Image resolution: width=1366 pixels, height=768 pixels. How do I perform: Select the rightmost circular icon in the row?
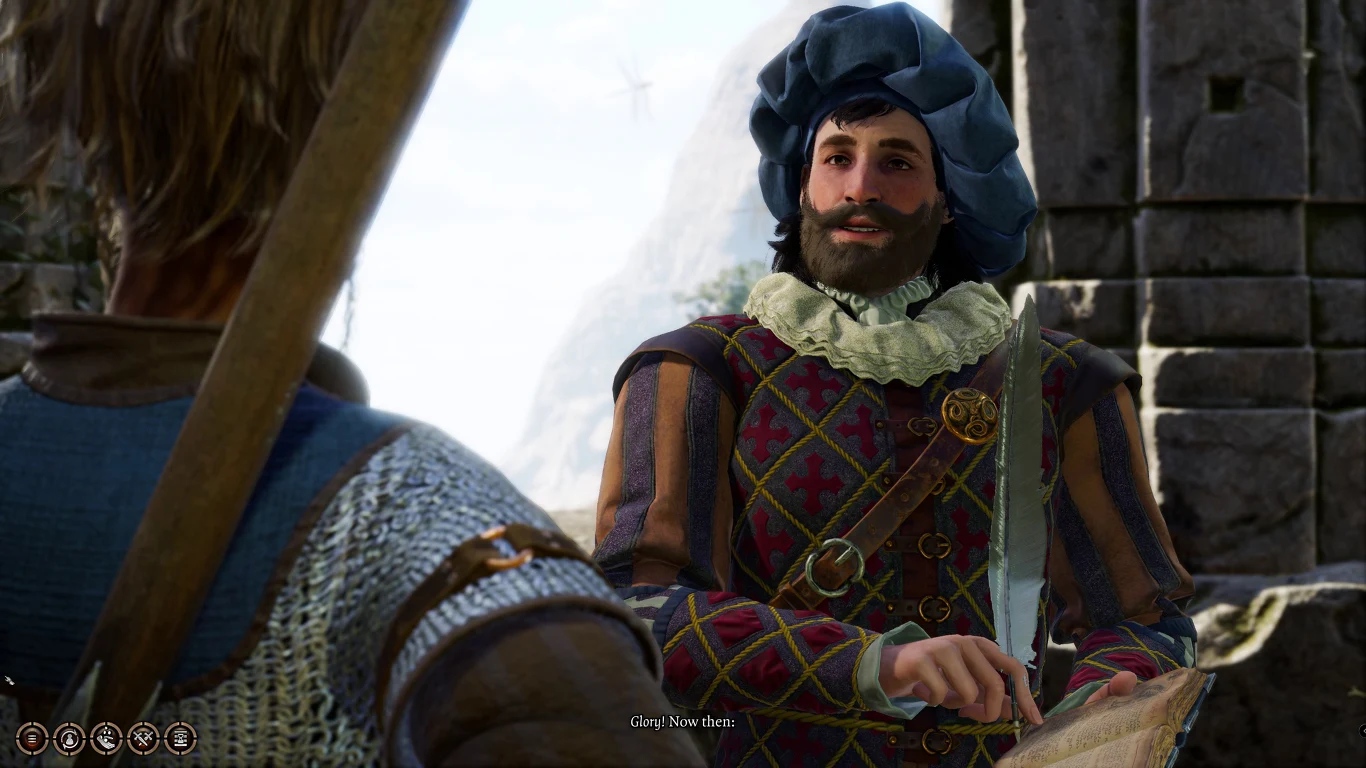(x=181, y=738)
